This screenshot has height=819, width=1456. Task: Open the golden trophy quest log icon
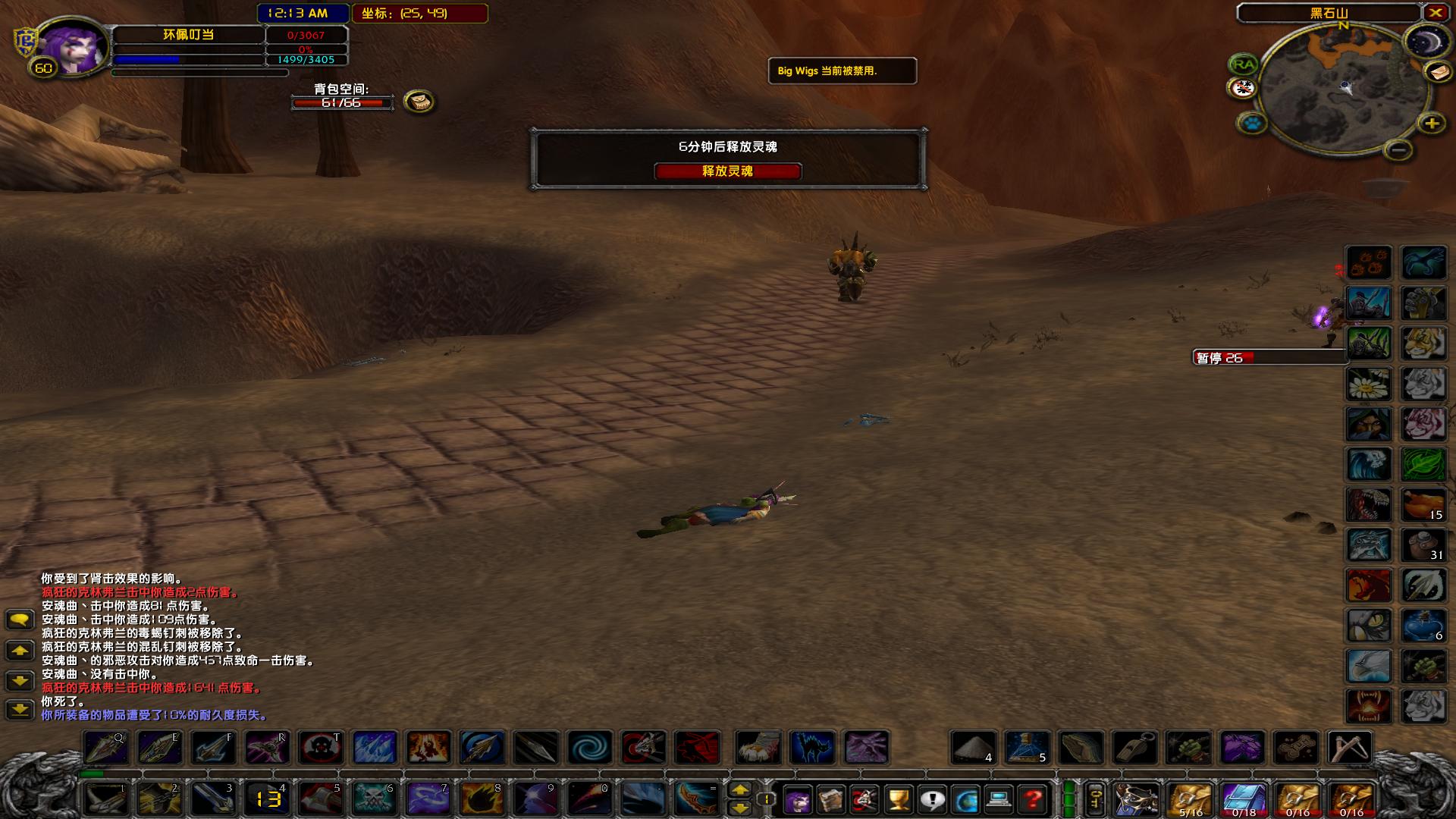coord(897,800)
